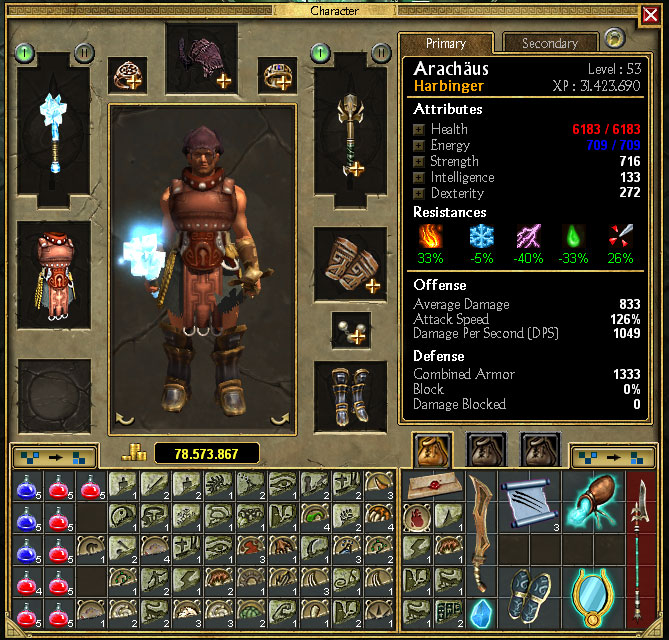This screenshot has width=669, height=640.
Task: Close the Character window
Action: coord(649,15)
